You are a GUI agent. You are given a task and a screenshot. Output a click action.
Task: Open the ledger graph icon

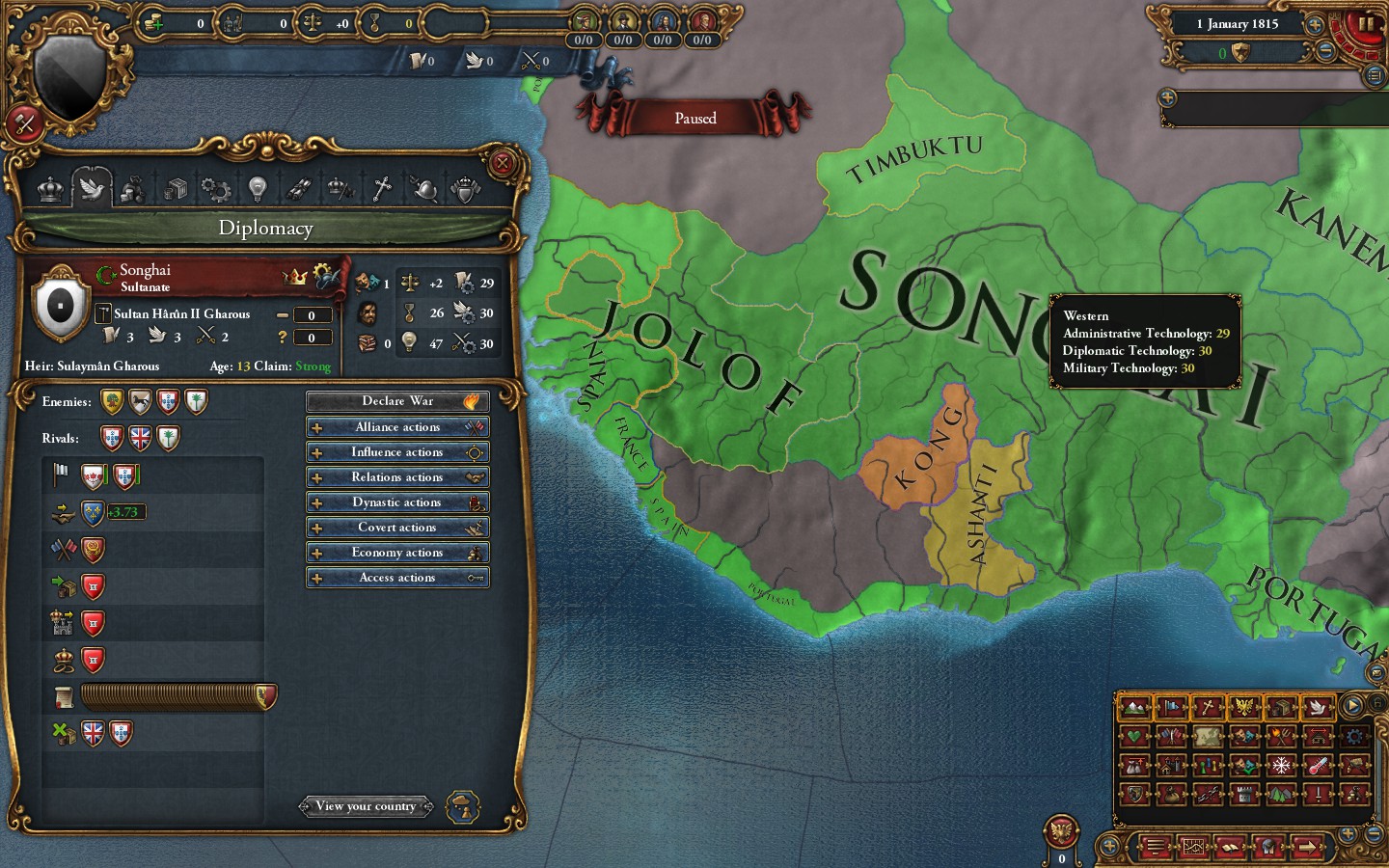click(x=1193, y=848)
